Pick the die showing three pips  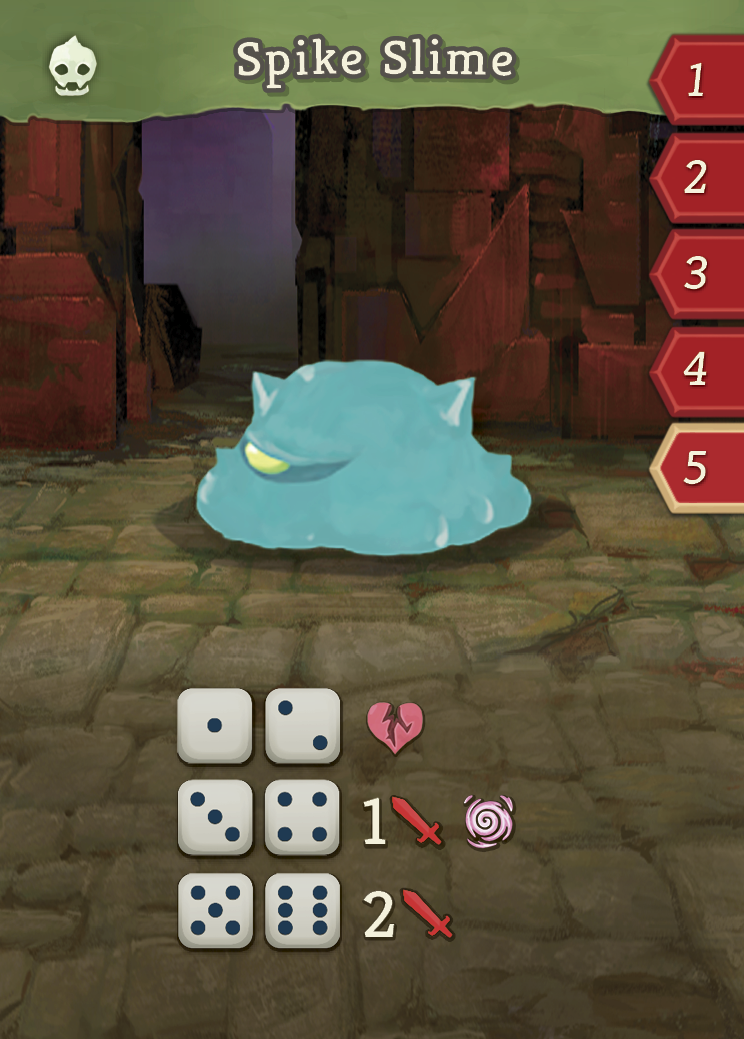click(214, 818)
